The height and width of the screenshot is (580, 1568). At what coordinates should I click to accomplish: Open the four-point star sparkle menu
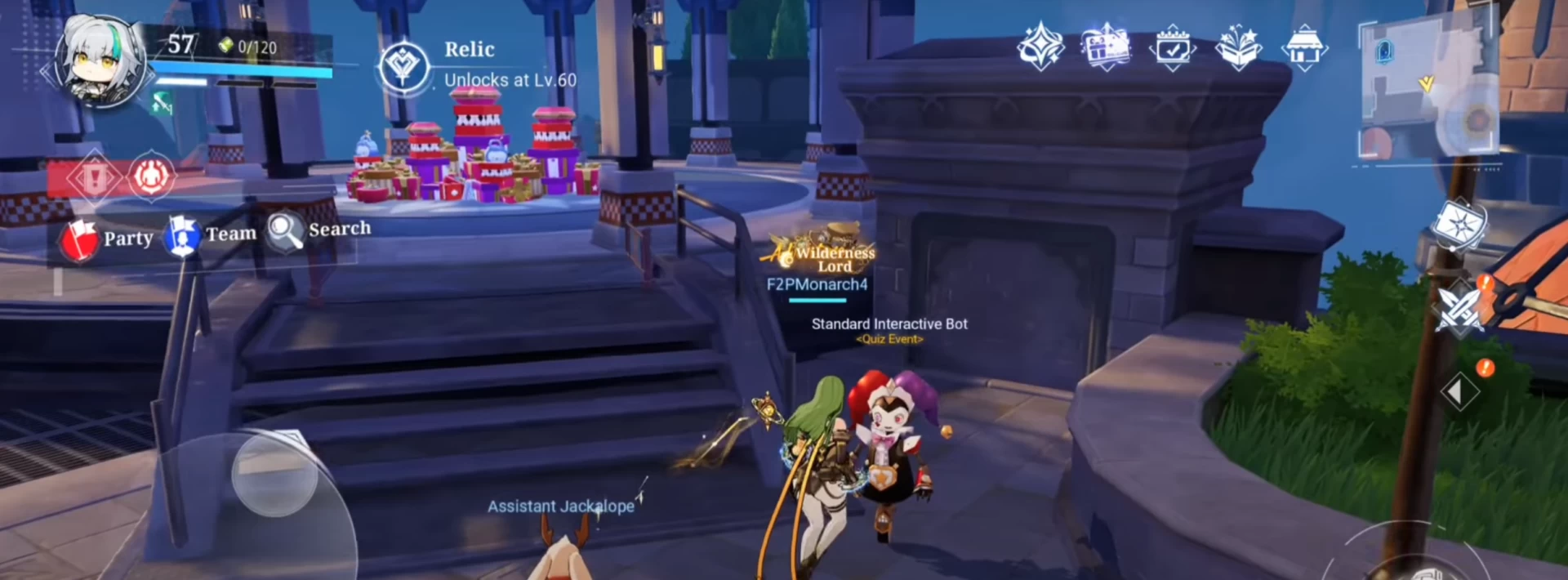point(1040,47)
